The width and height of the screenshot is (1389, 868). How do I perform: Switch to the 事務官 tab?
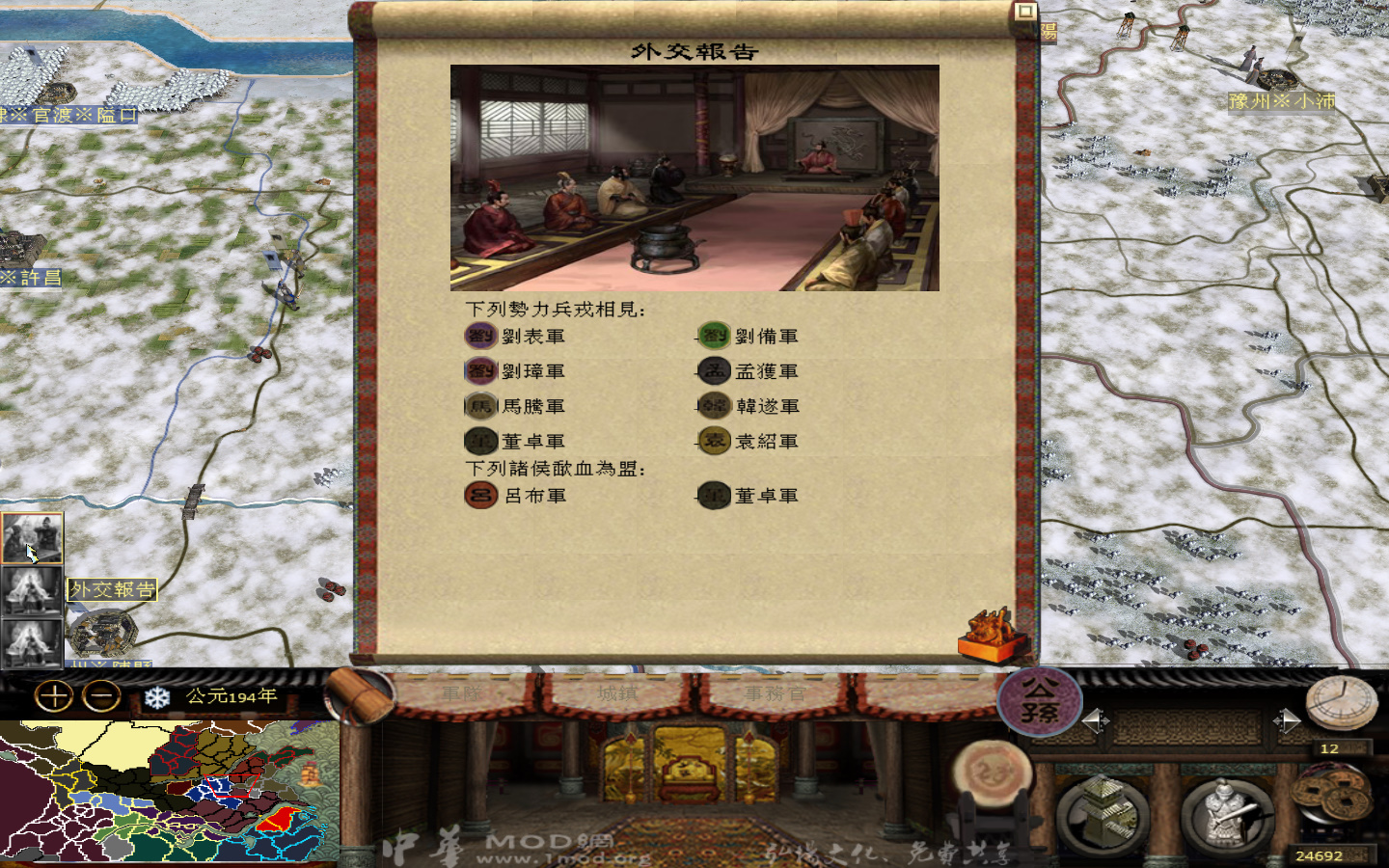click(x=775, y=692)
